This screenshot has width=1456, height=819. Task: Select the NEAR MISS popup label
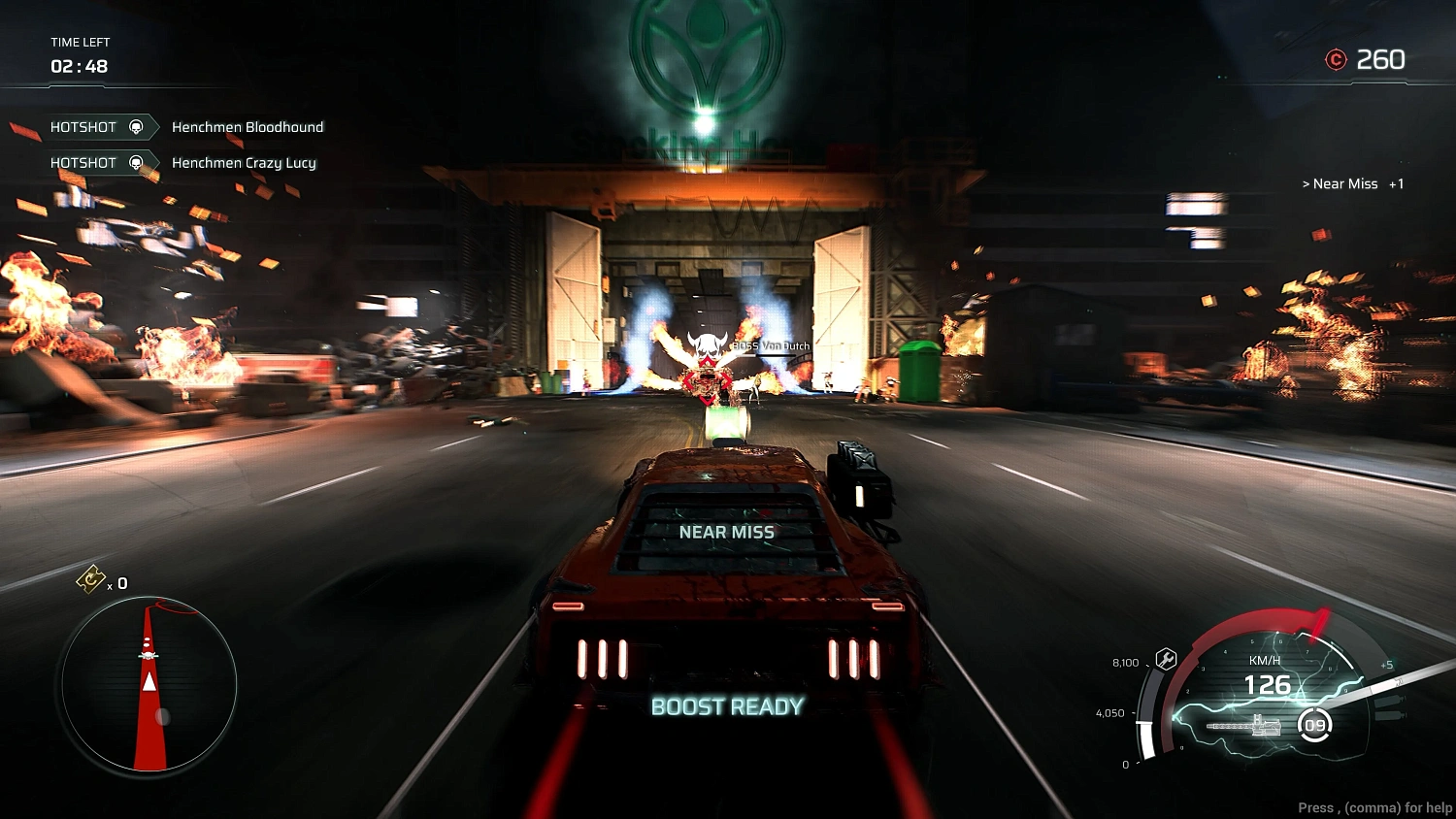tap(728, 532)
